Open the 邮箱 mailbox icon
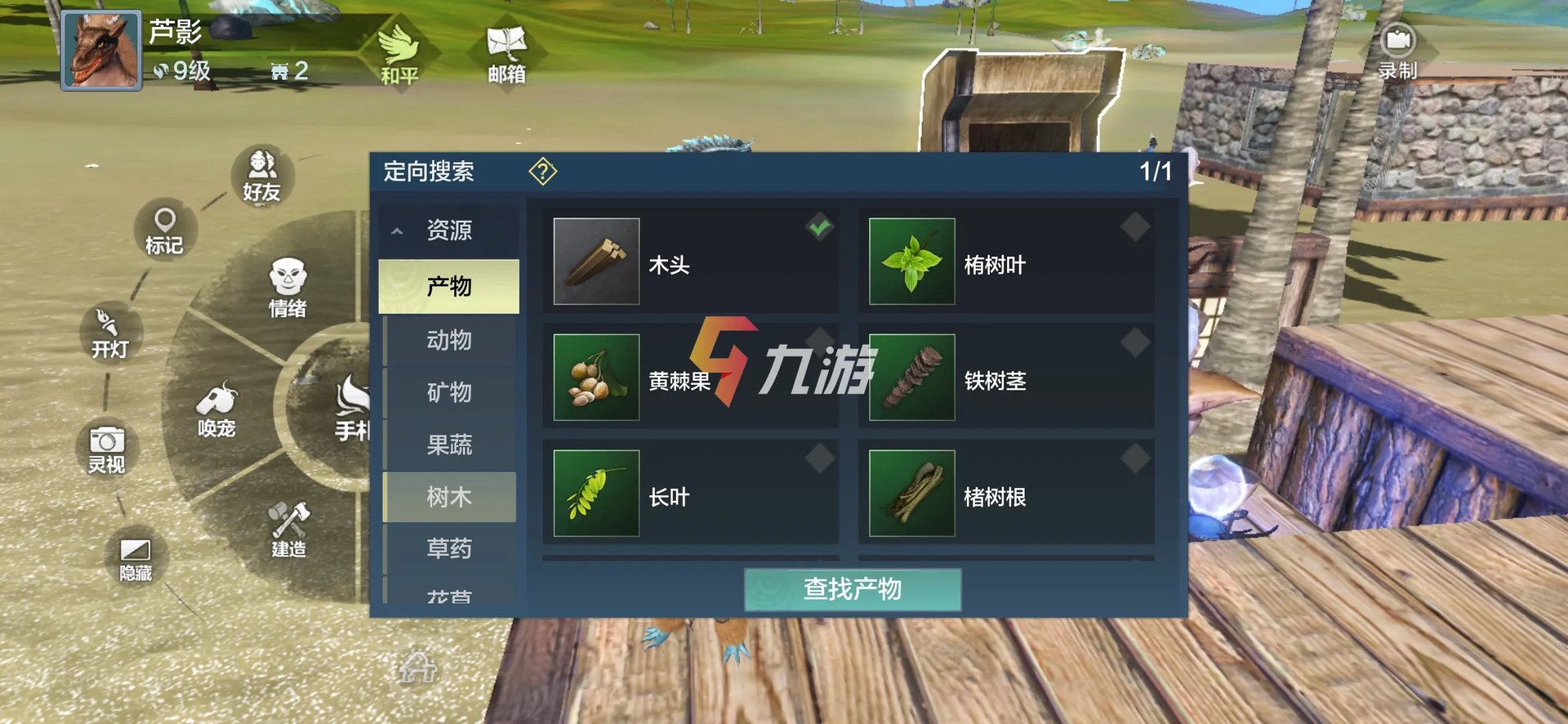Screen dimensions: 1568x724 pos(506,45)
